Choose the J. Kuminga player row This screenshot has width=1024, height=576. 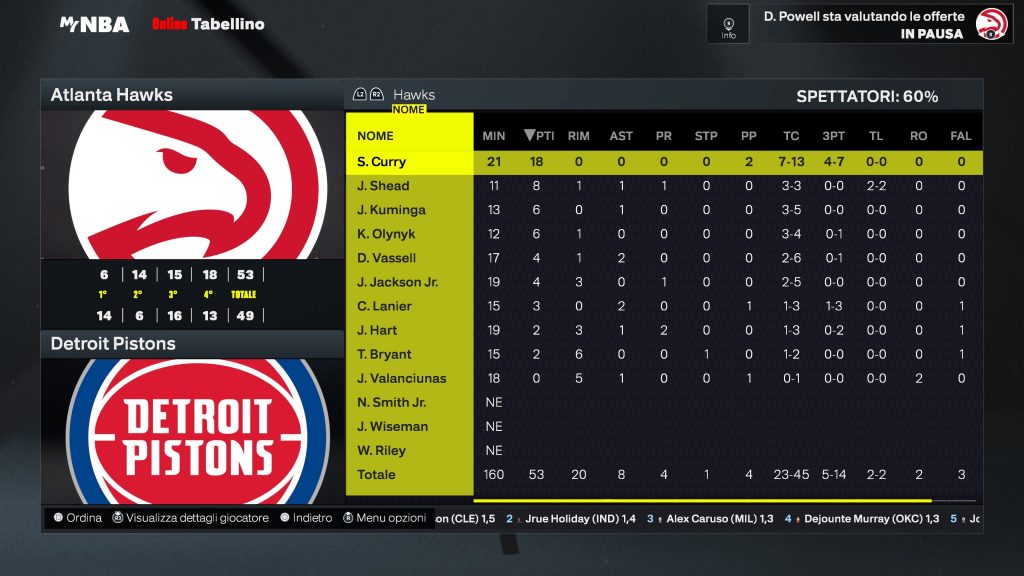[x=391, y=210]
